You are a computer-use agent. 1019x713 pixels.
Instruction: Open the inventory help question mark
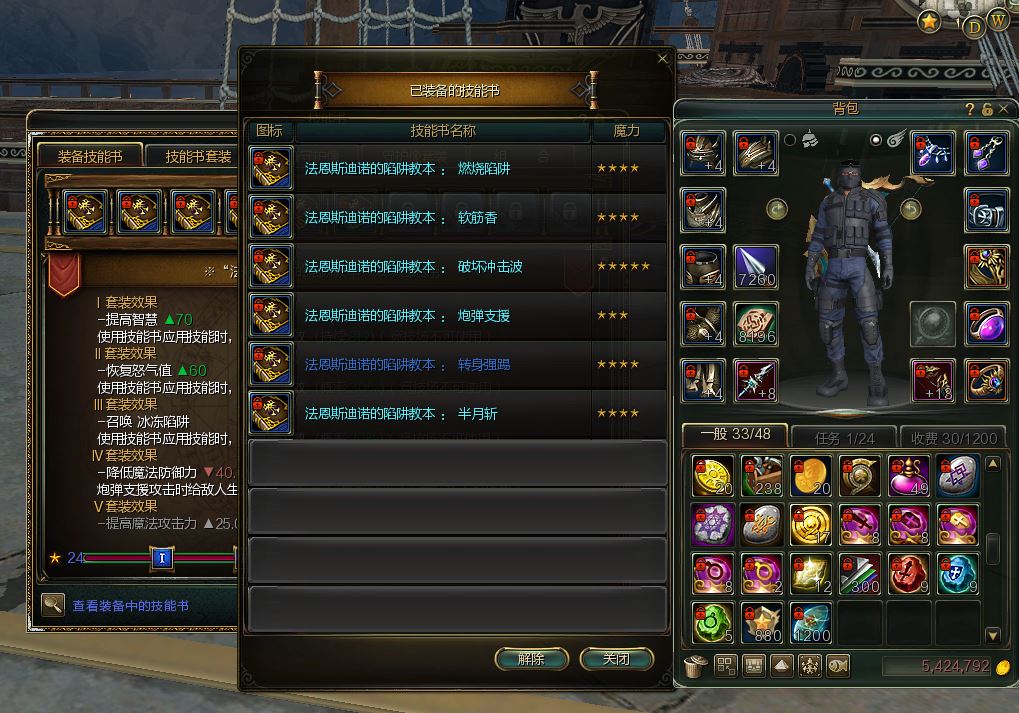click(970, 109)
